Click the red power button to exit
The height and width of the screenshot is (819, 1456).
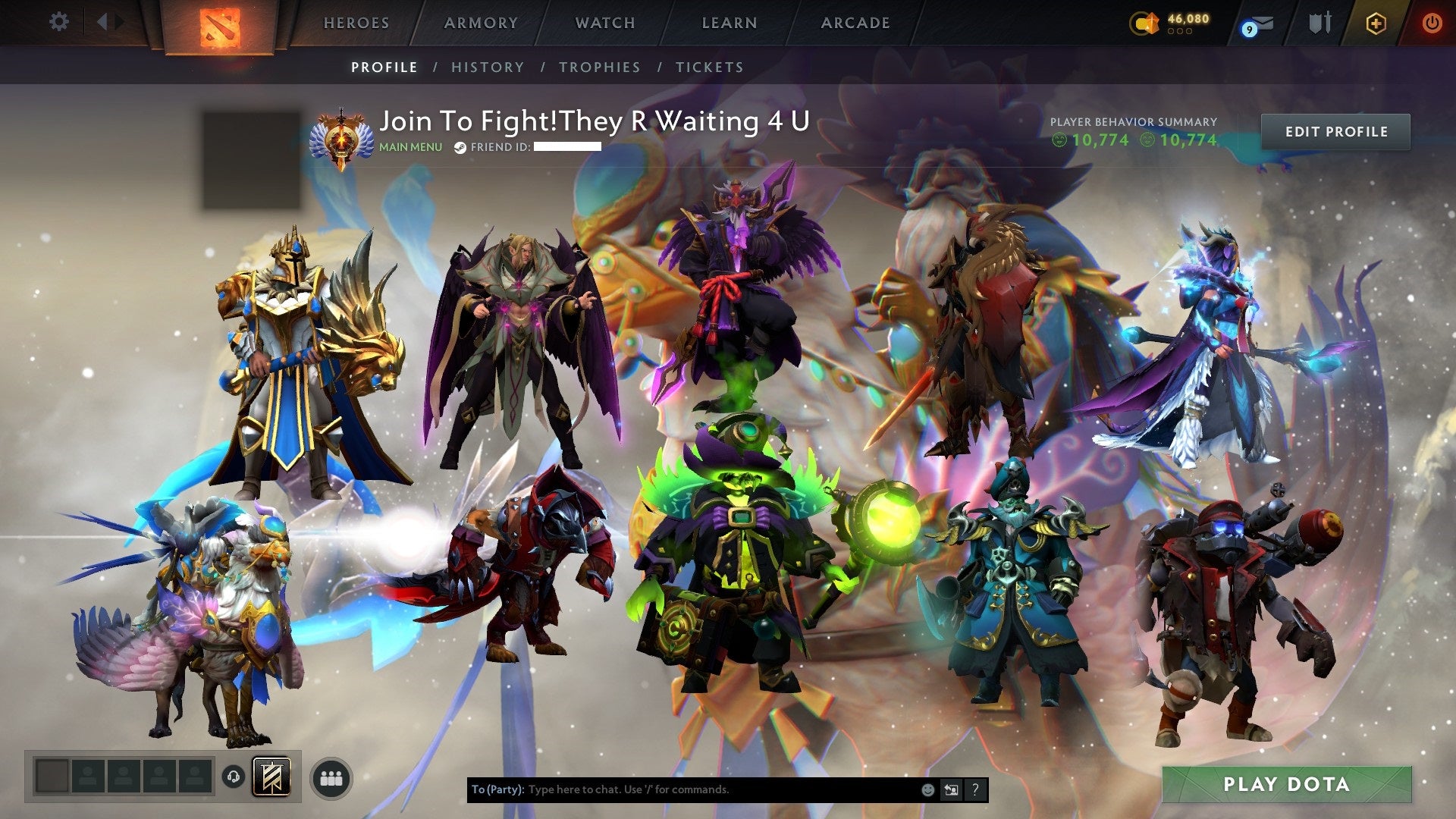[1432, 22]
